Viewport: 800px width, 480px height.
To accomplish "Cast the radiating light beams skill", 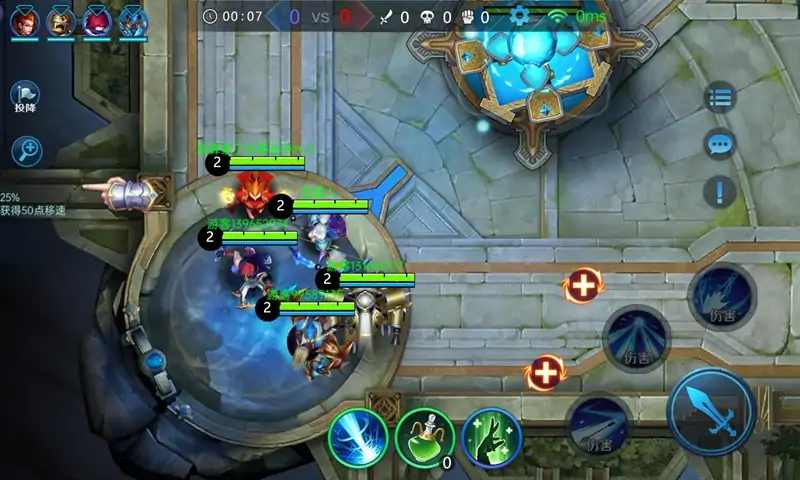I will (636, 339).
